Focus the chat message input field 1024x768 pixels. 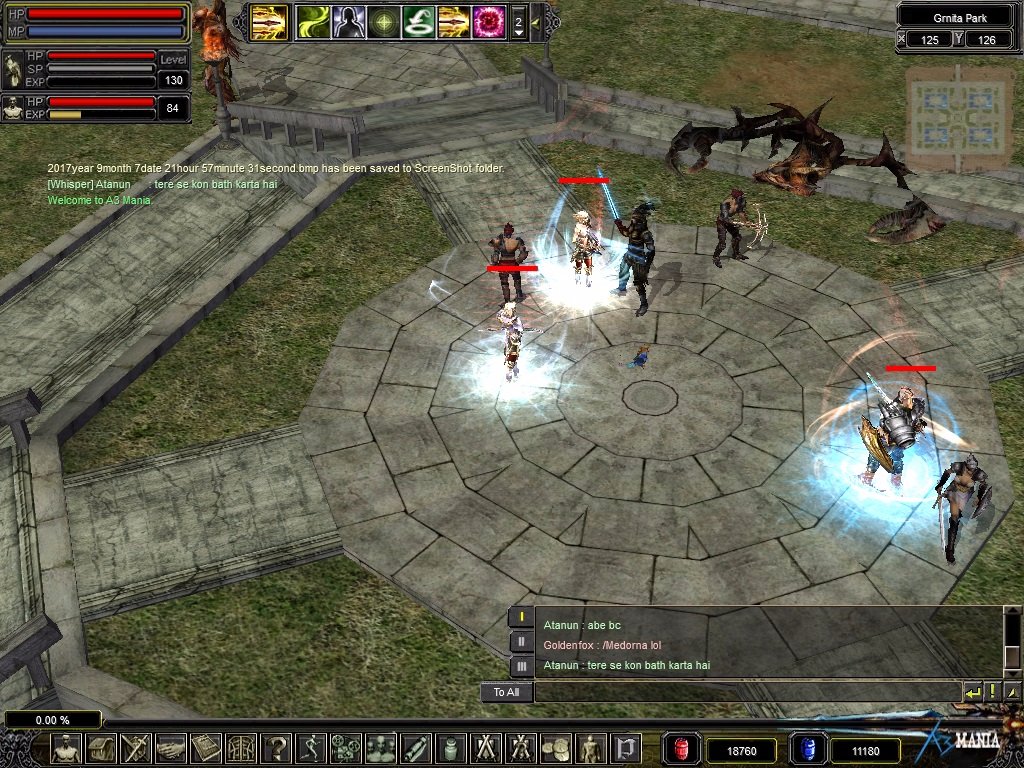[745, 692]
